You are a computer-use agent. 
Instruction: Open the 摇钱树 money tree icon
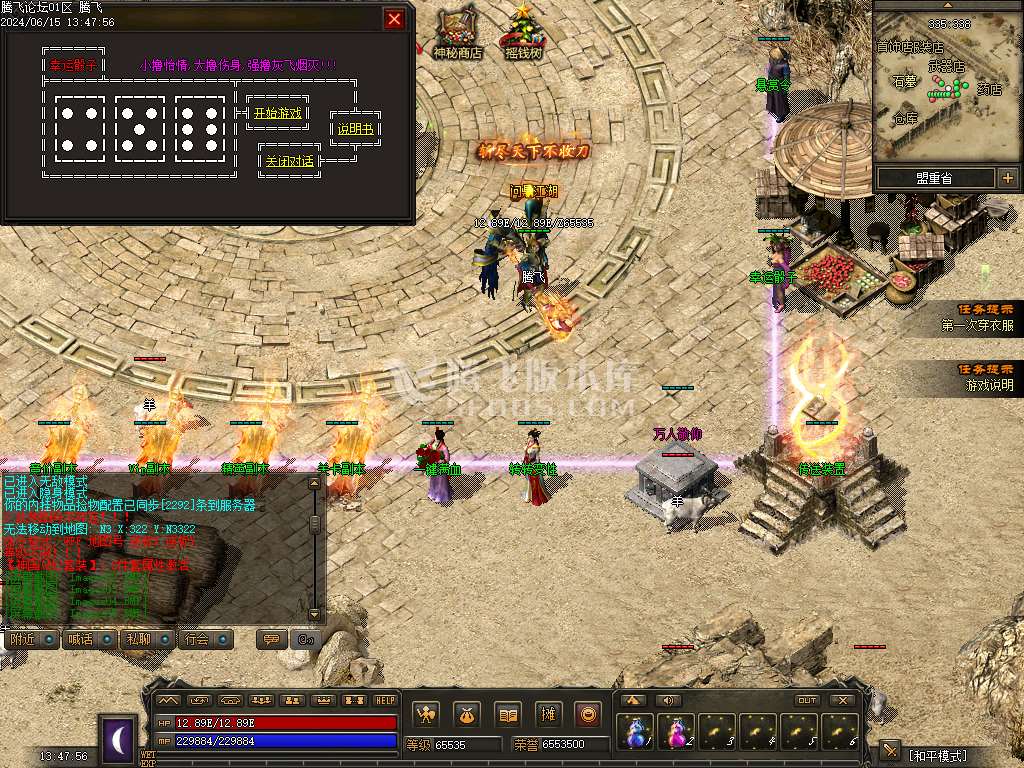[523, 32]
